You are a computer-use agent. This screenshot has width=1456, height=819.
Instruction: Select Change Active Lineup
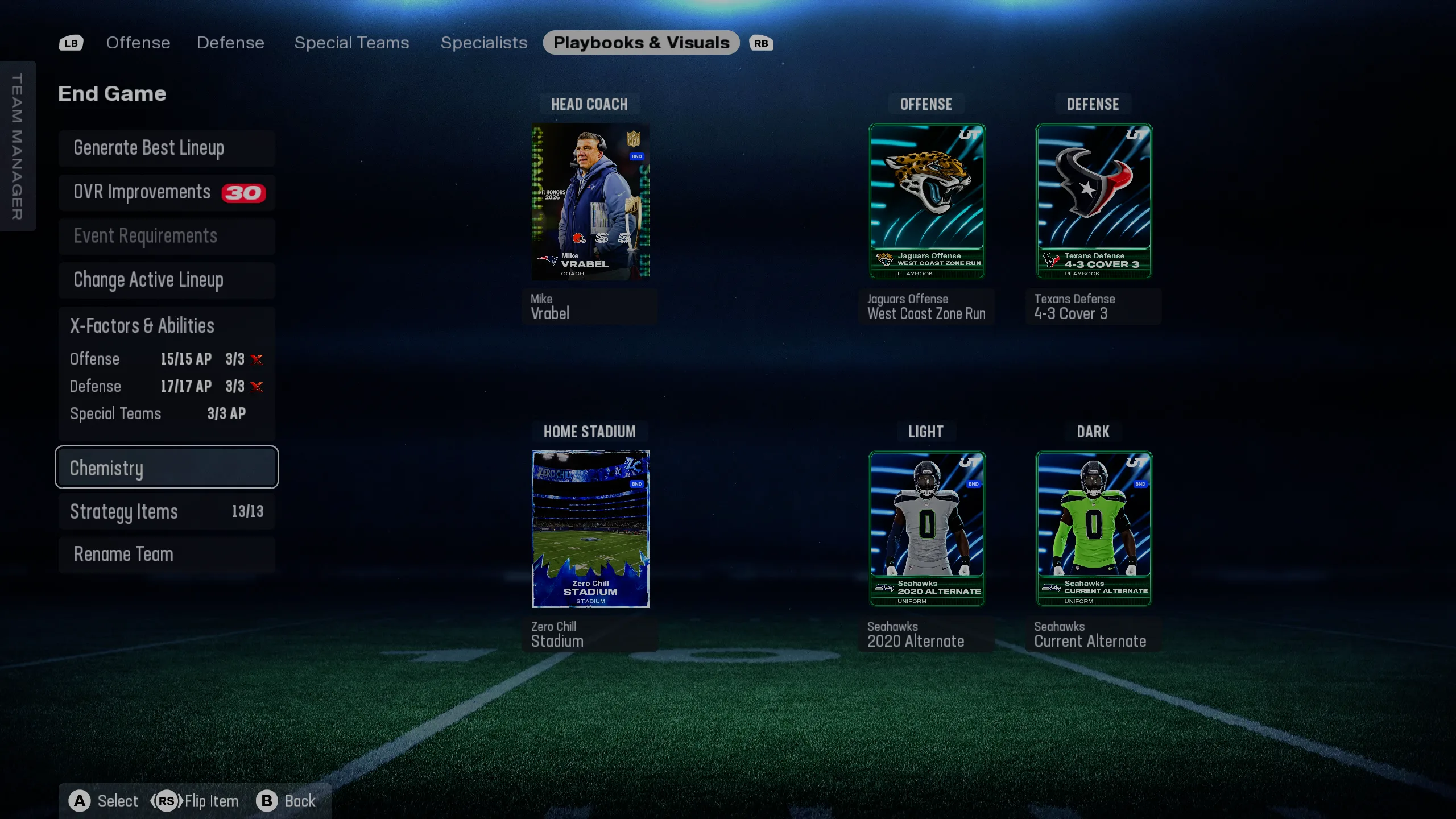(x=167, y=280)
